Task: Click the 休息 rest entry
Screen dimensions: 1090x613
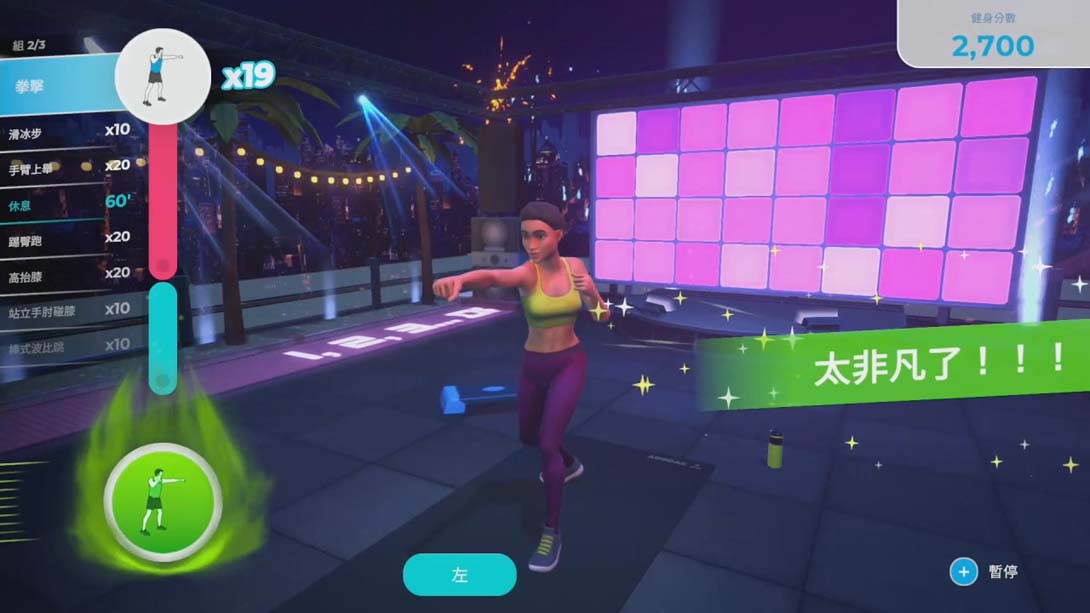Action: click(x=65, y=202)
